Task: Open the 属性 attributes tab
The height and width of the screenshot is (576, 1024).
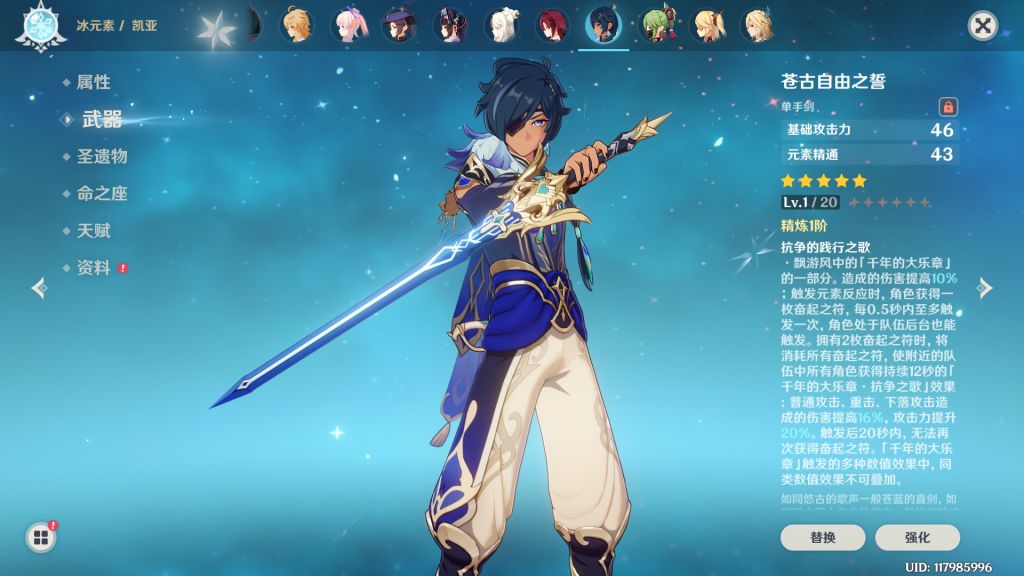Action: click(93, 82)
